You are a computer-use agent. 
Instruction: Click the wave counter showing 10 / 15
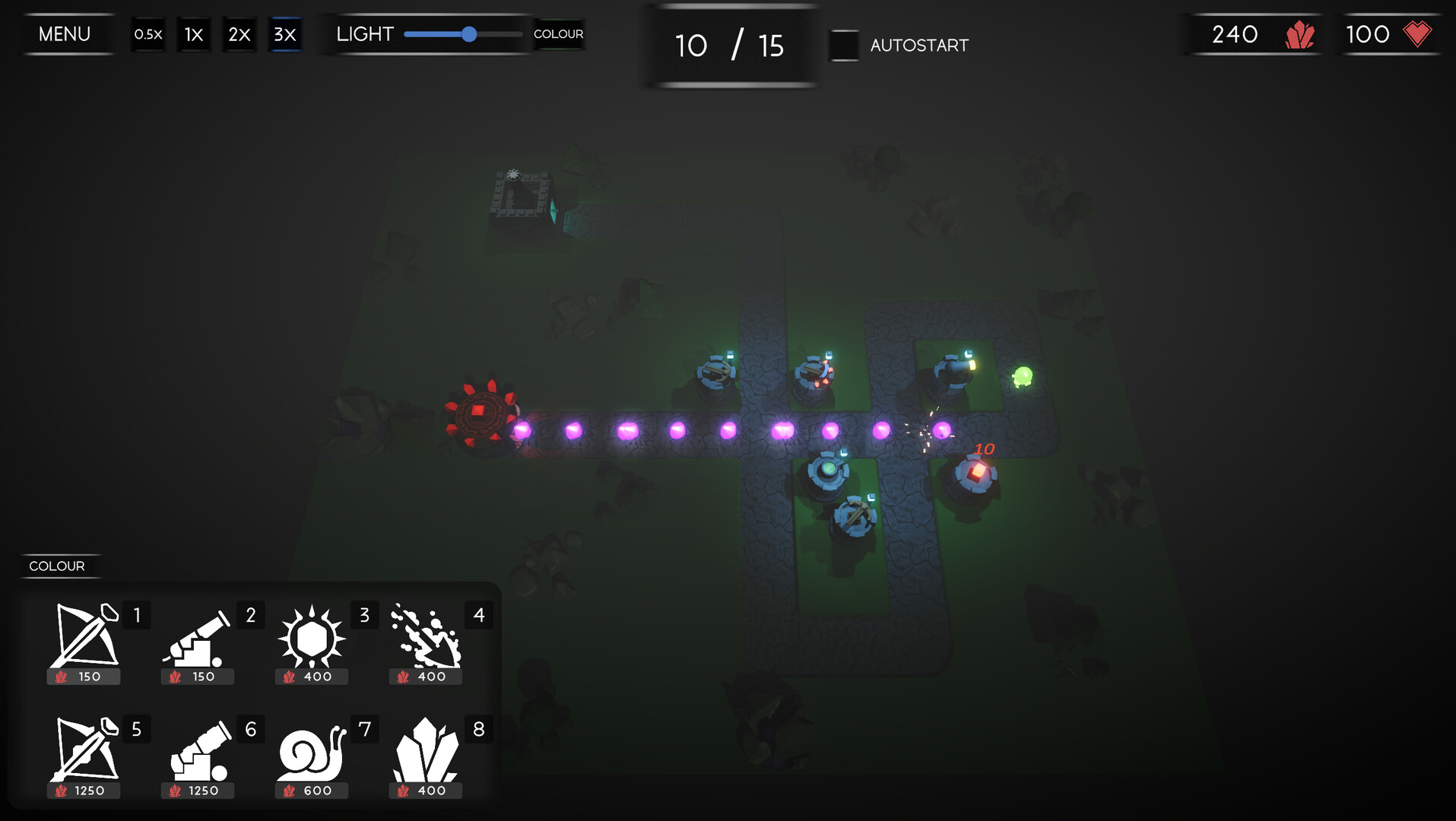[x=729, y=46]
